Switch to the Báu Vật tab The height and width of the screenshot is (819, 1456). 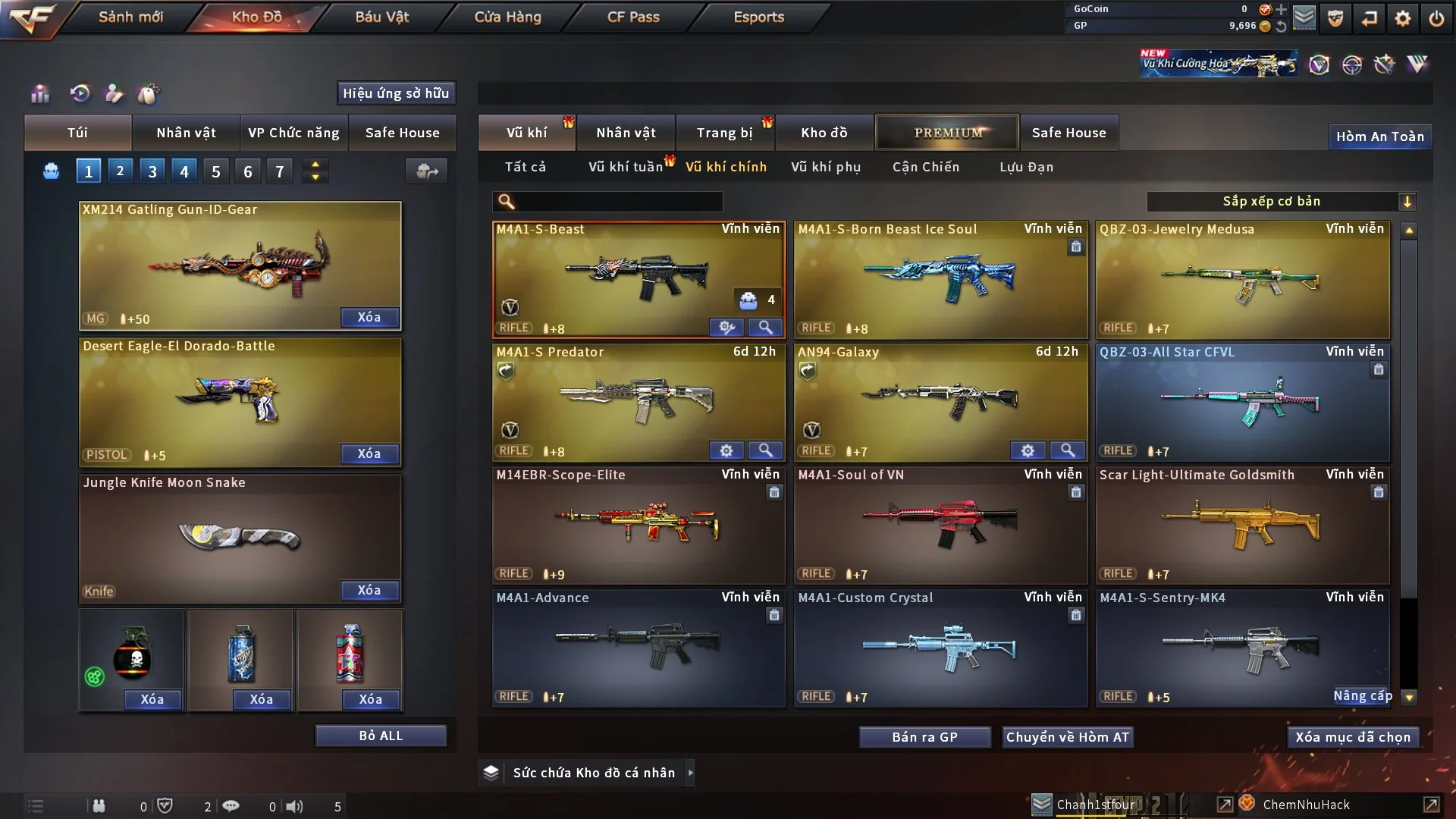[381, 17]
